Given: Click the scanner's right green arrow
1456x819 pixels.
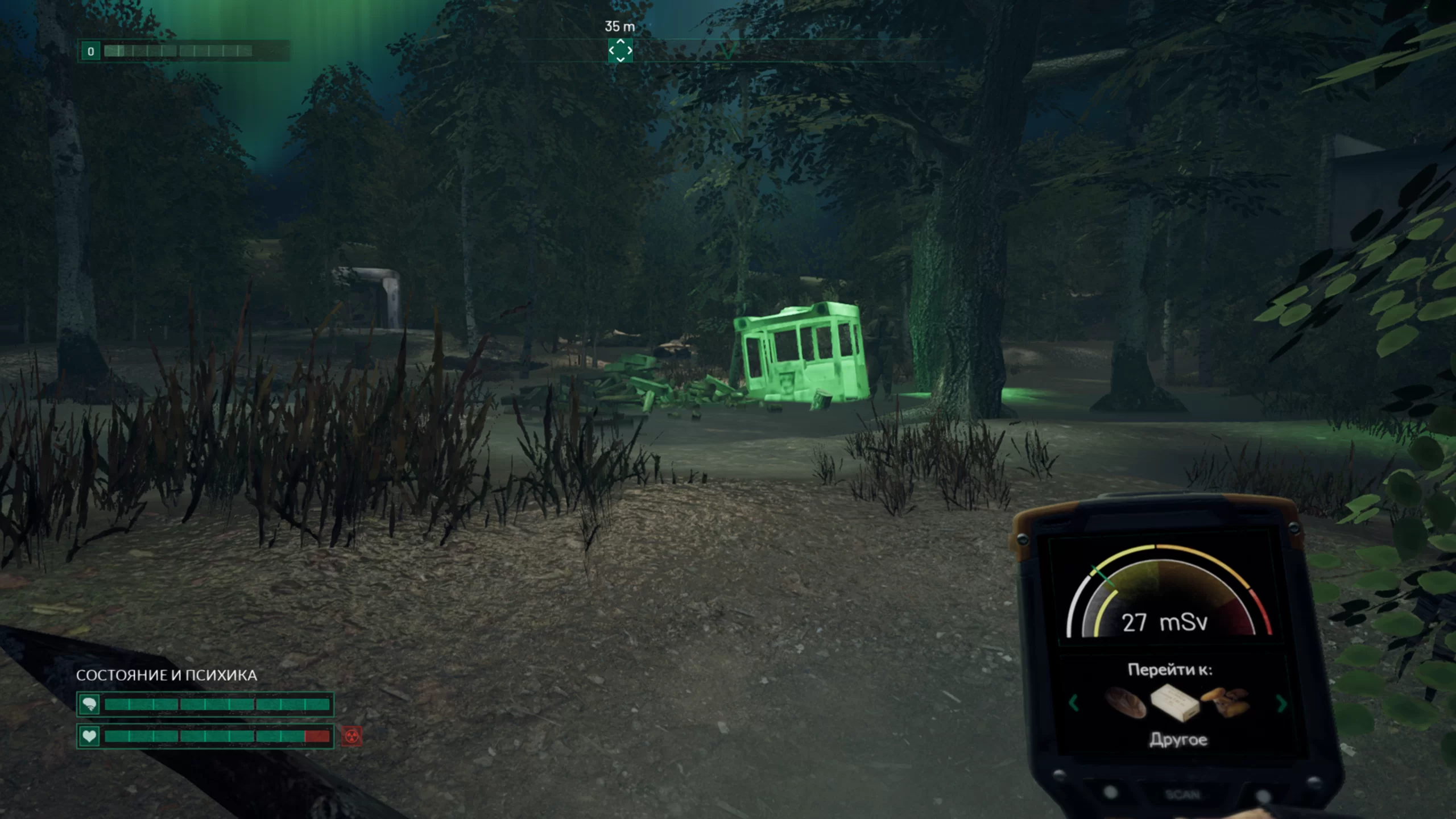Looking at the screenshot, I should (1282, 704).
